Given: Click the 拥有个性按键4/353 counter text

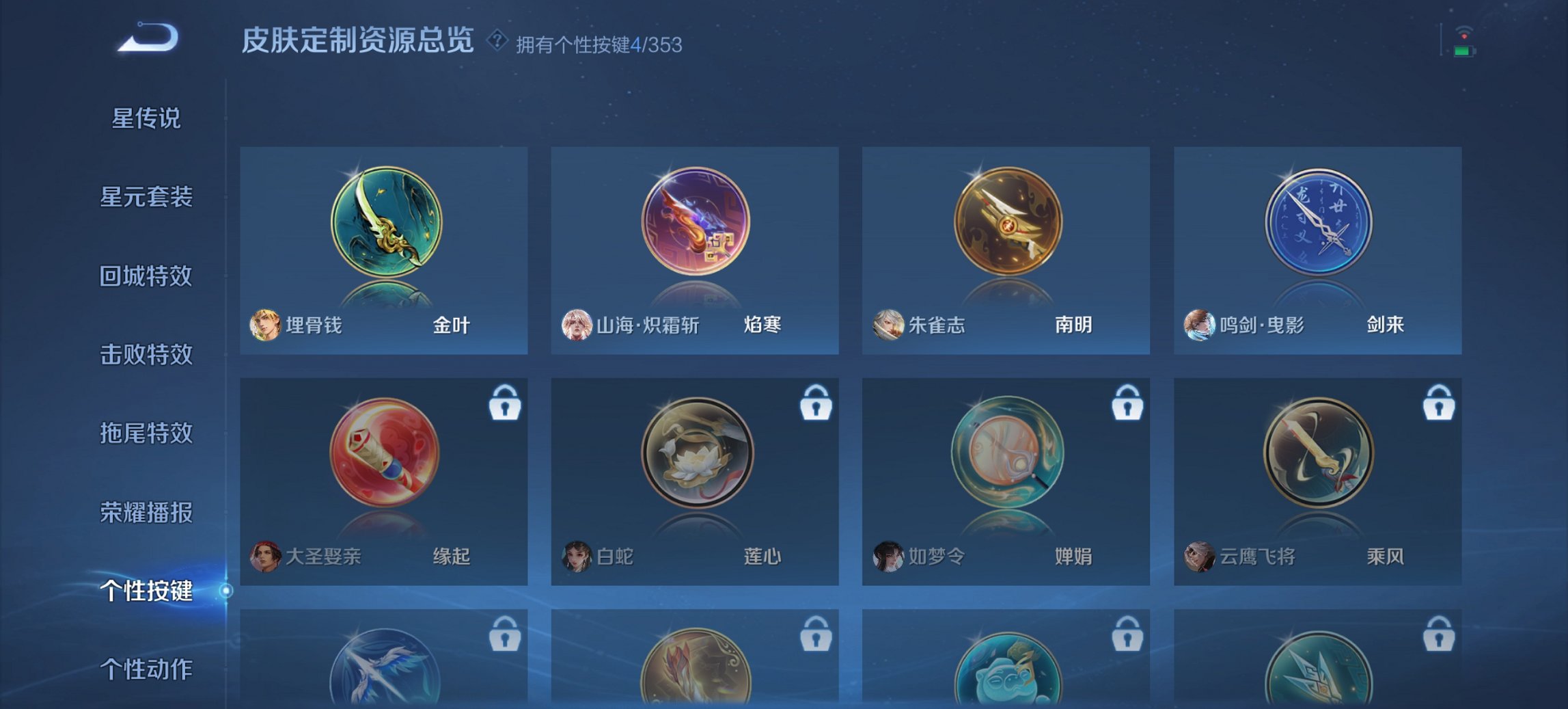Looking at the screenshot, I should (599, 45).
